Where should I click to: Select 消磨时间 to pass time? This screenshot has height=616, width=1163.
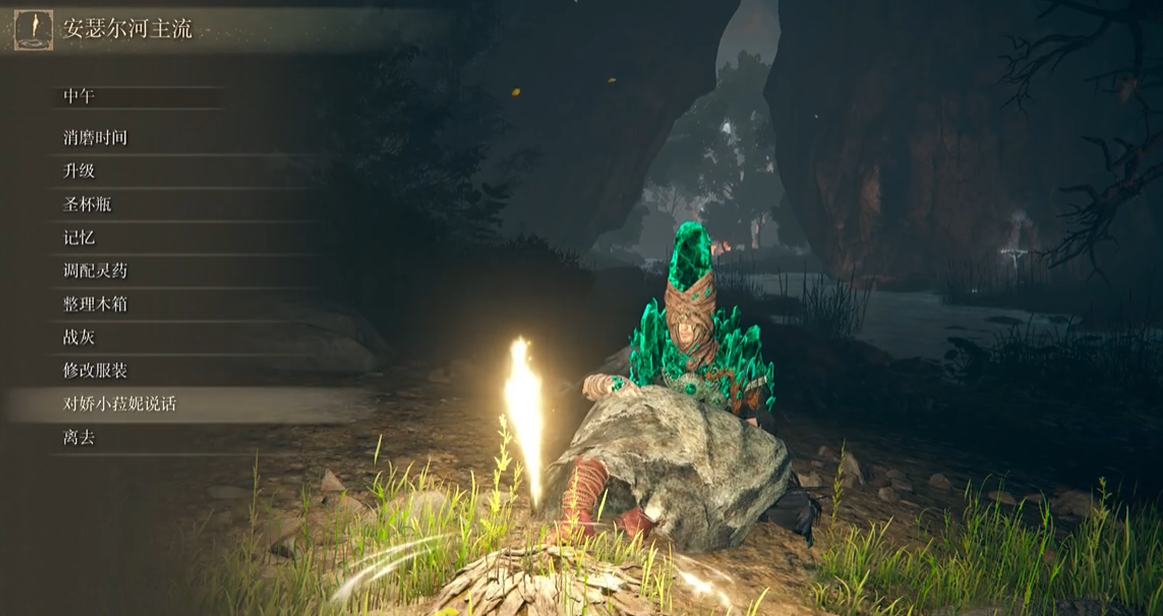[95, 138]
